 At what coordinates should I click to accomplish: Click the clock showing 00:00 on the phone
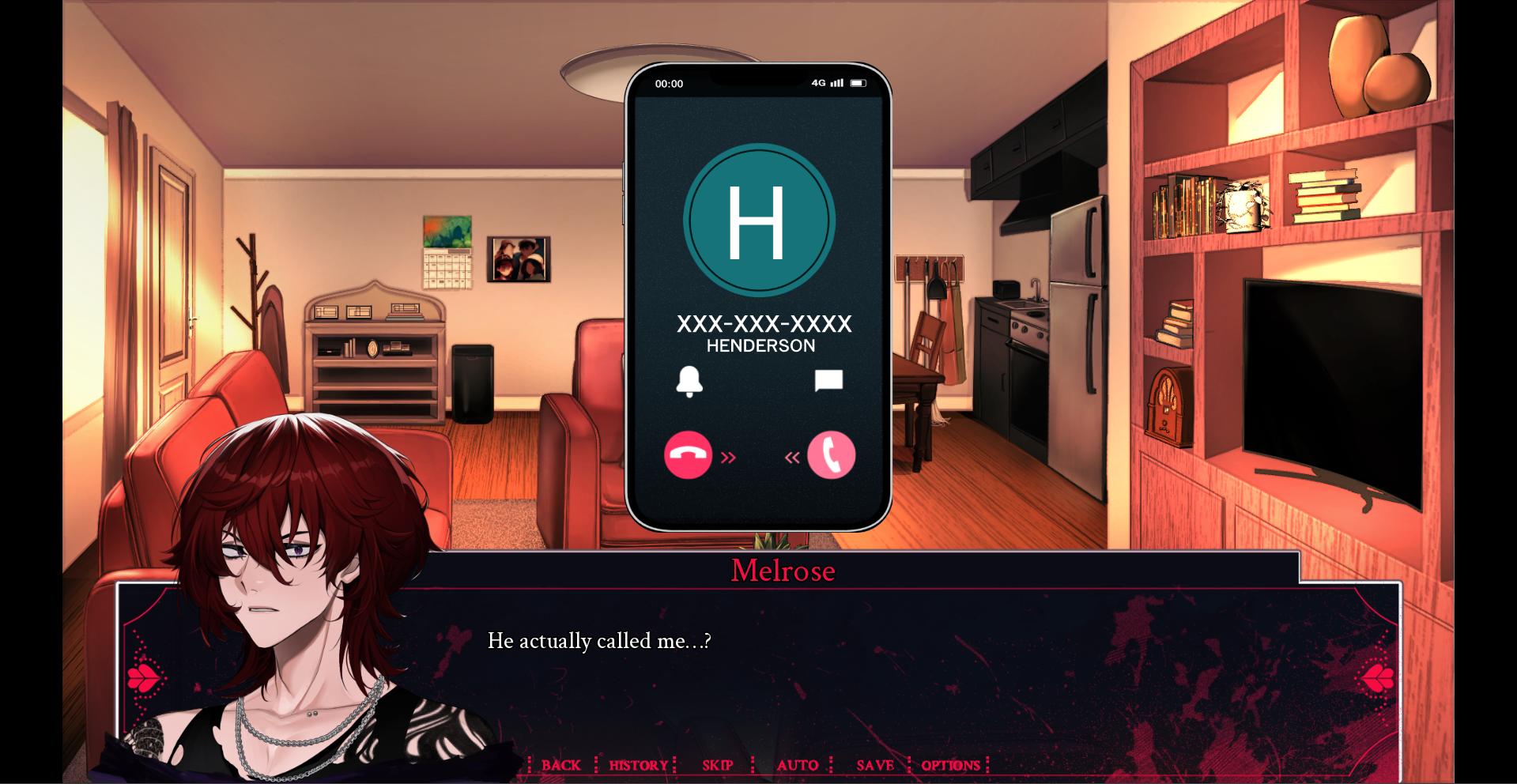670,83
